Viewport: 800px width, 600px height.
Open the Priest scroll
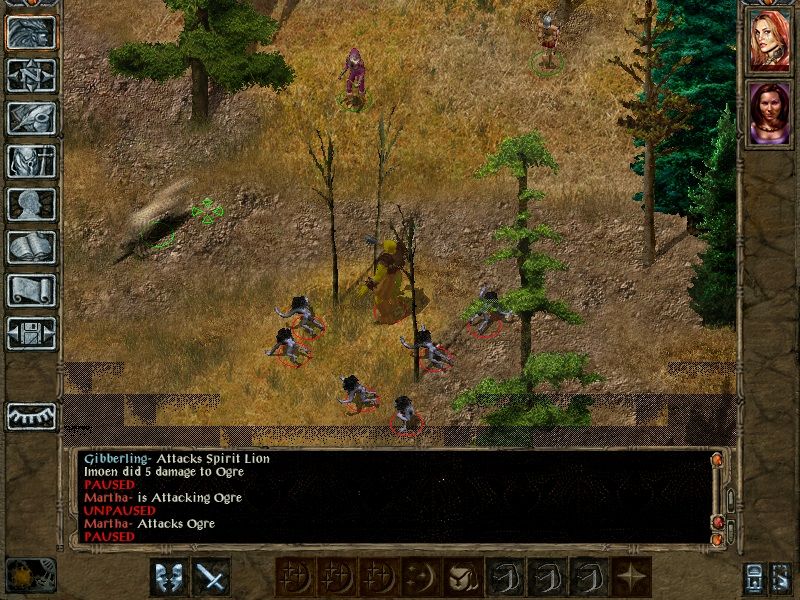(31, 290)
